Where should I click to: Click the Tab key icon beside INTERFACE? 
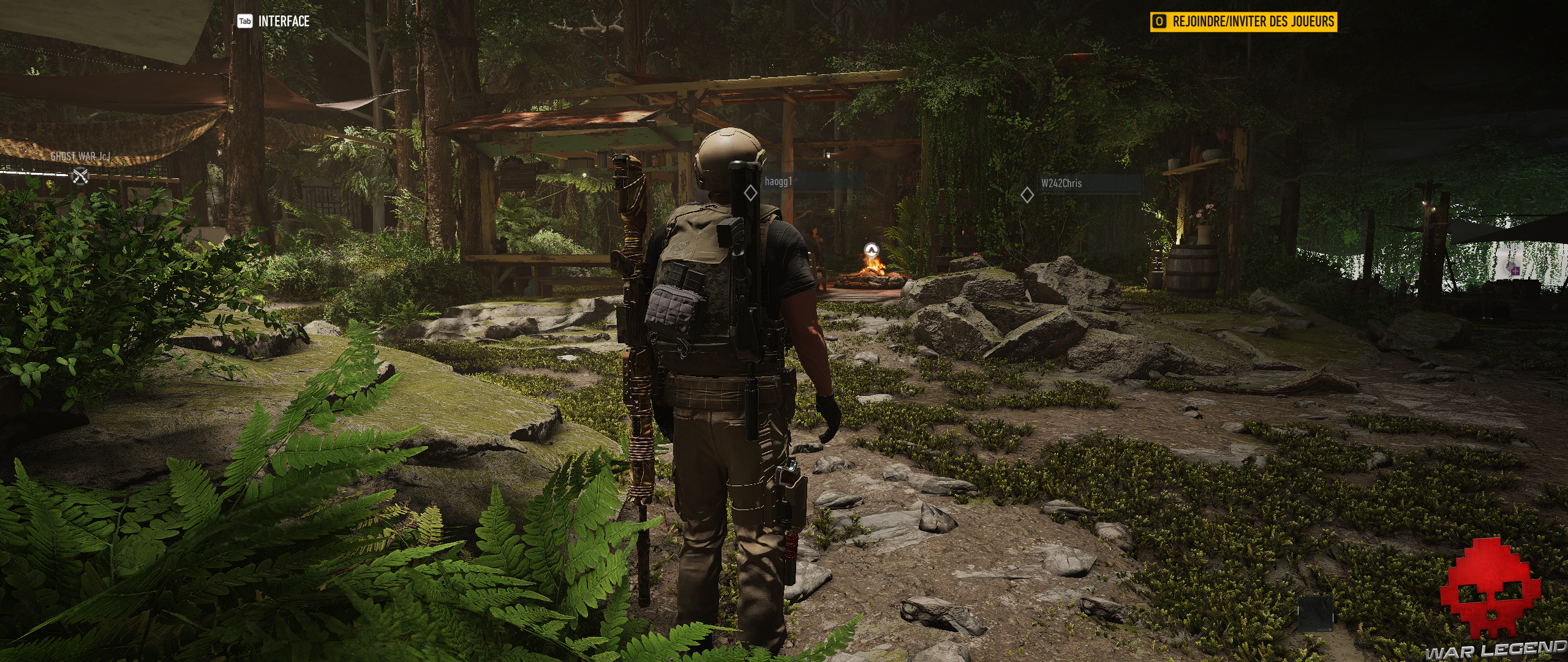[244, 20]
